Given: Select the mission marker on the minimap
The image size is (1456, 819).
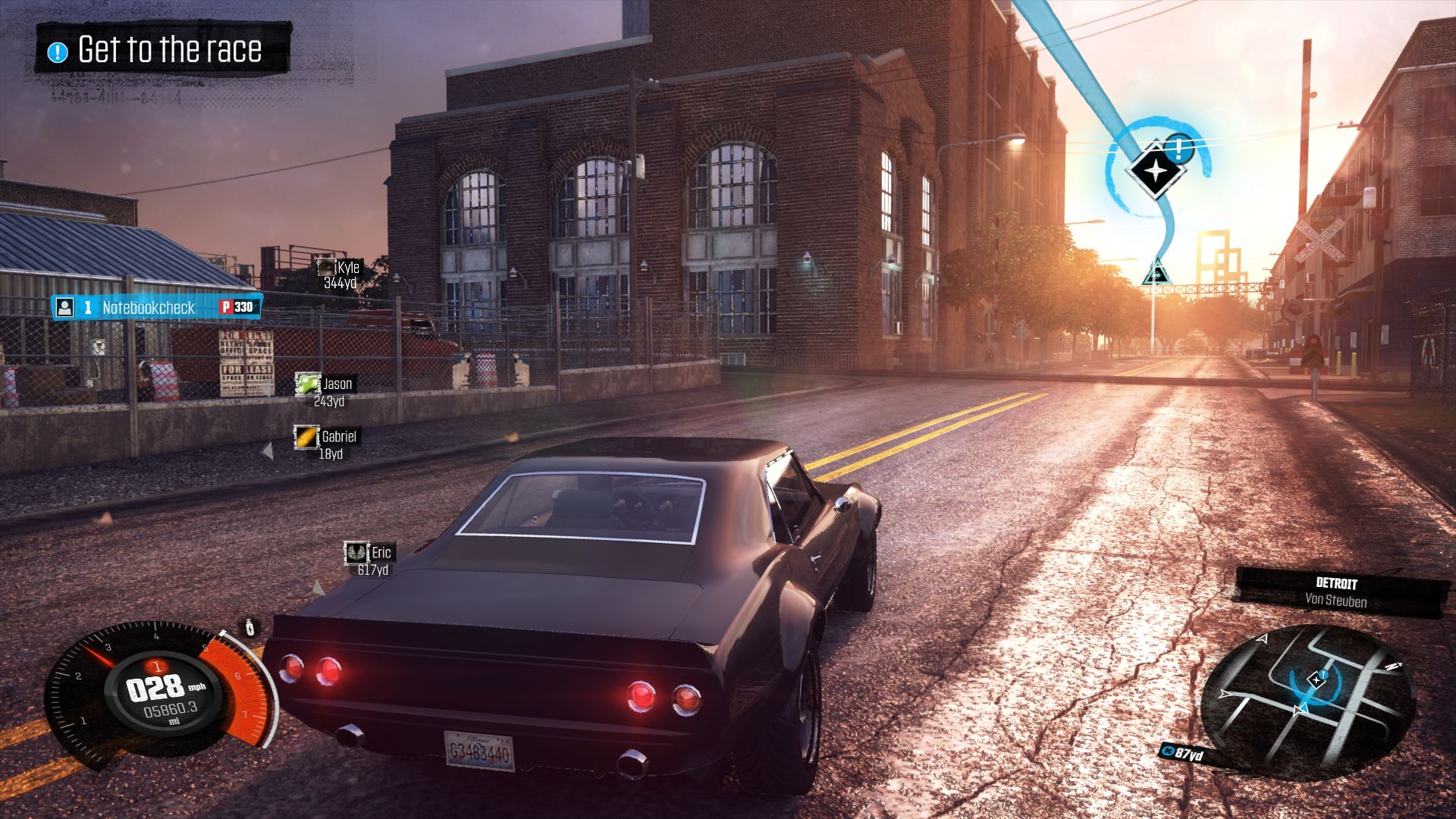Looking at the screenshot, I should (x=1316, y=679).
